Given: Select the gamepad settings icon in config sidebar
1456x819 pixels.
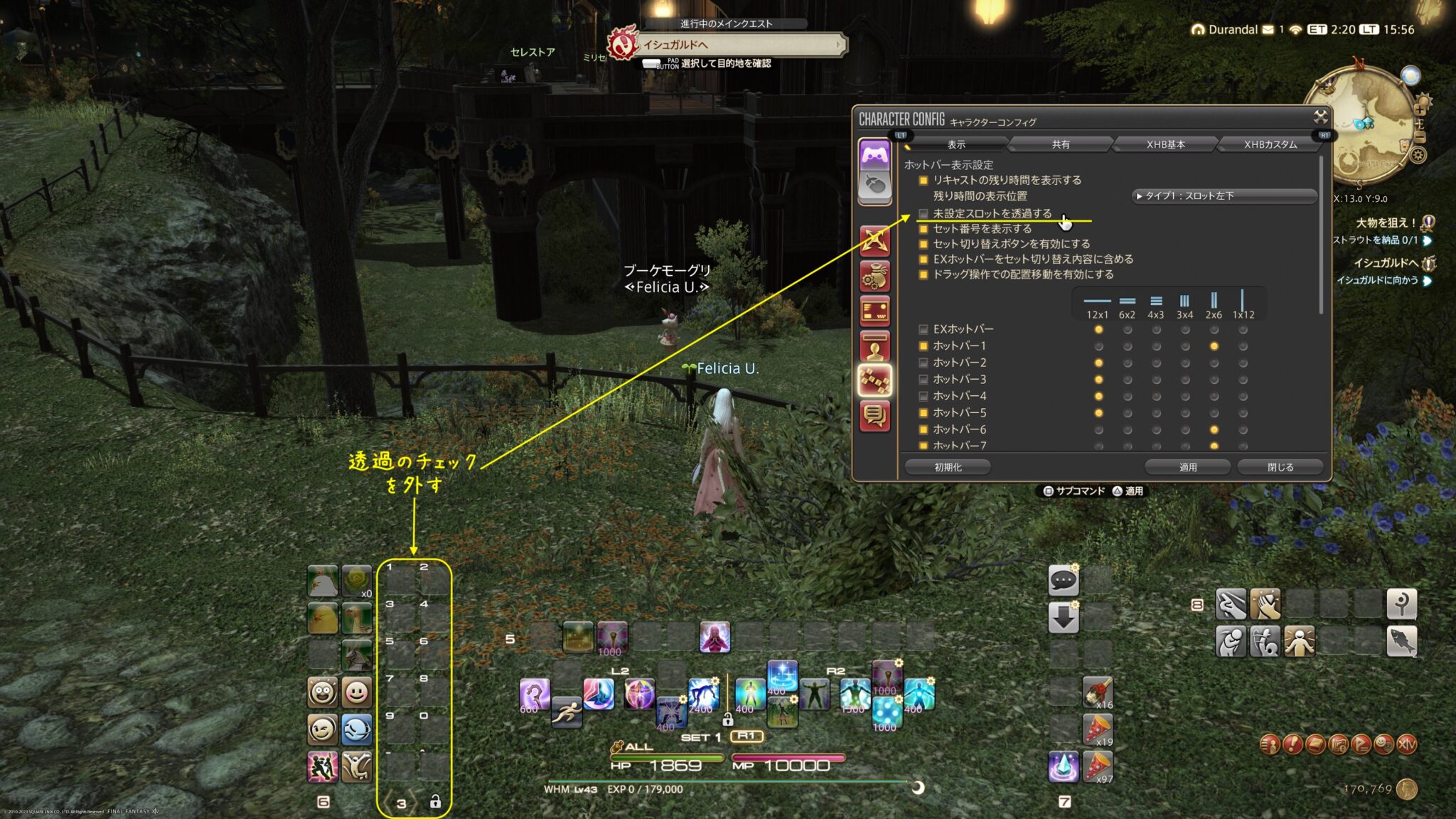Looking at the screenshot, I should pos(874,155).
